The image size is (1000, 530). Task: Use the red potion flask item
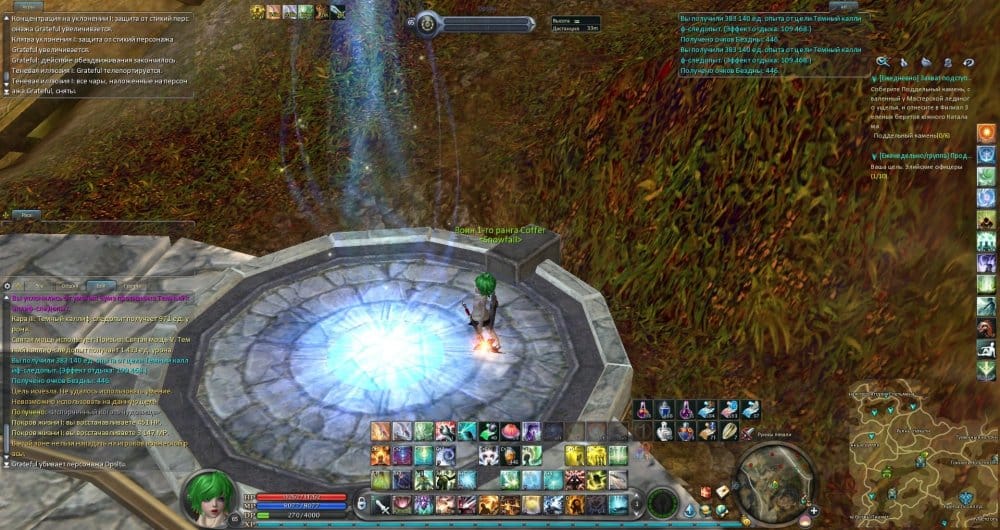click(642, 409)
